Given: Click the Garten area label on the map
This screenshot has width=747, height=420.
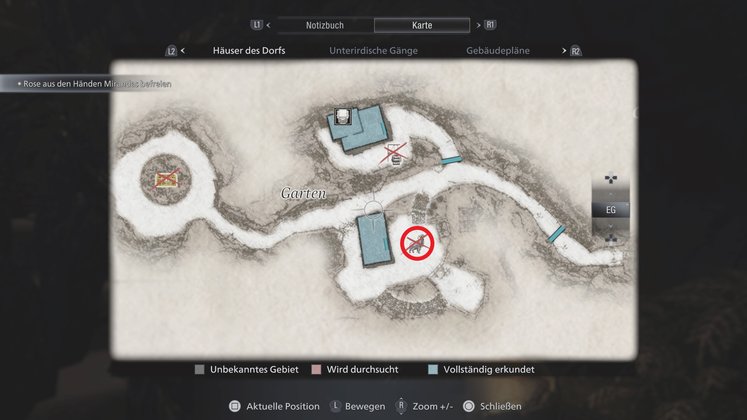Looking at the screenshot, I should 304,193.
